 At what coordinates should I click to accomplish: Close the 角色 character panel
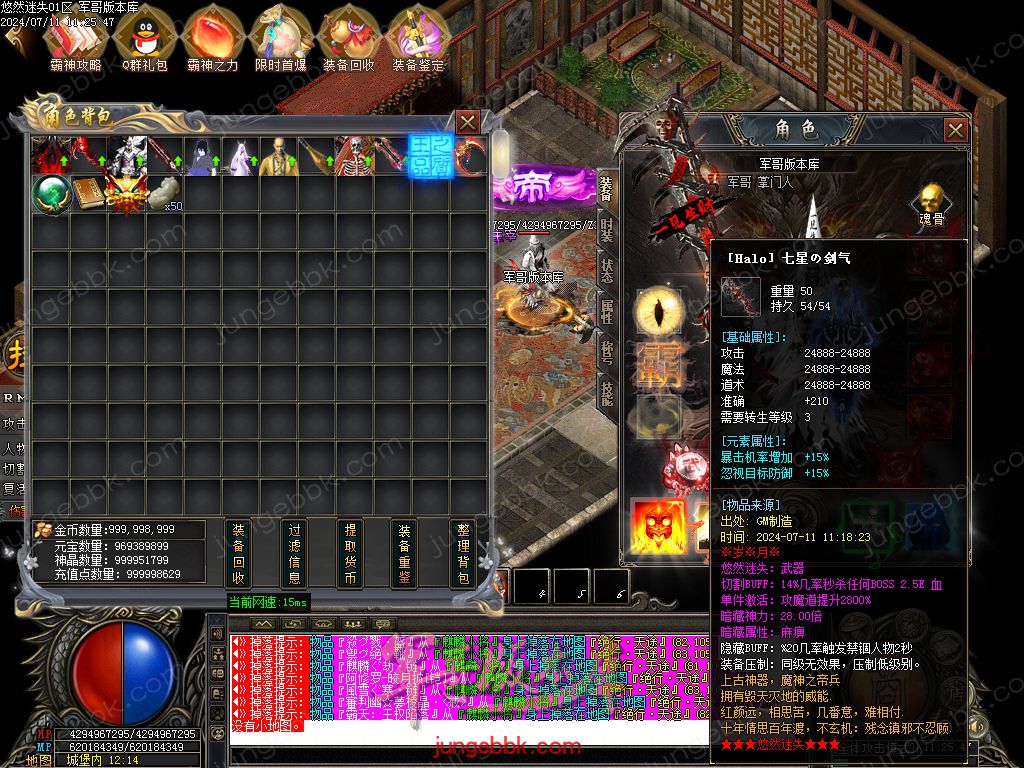[x=956, y=130]
